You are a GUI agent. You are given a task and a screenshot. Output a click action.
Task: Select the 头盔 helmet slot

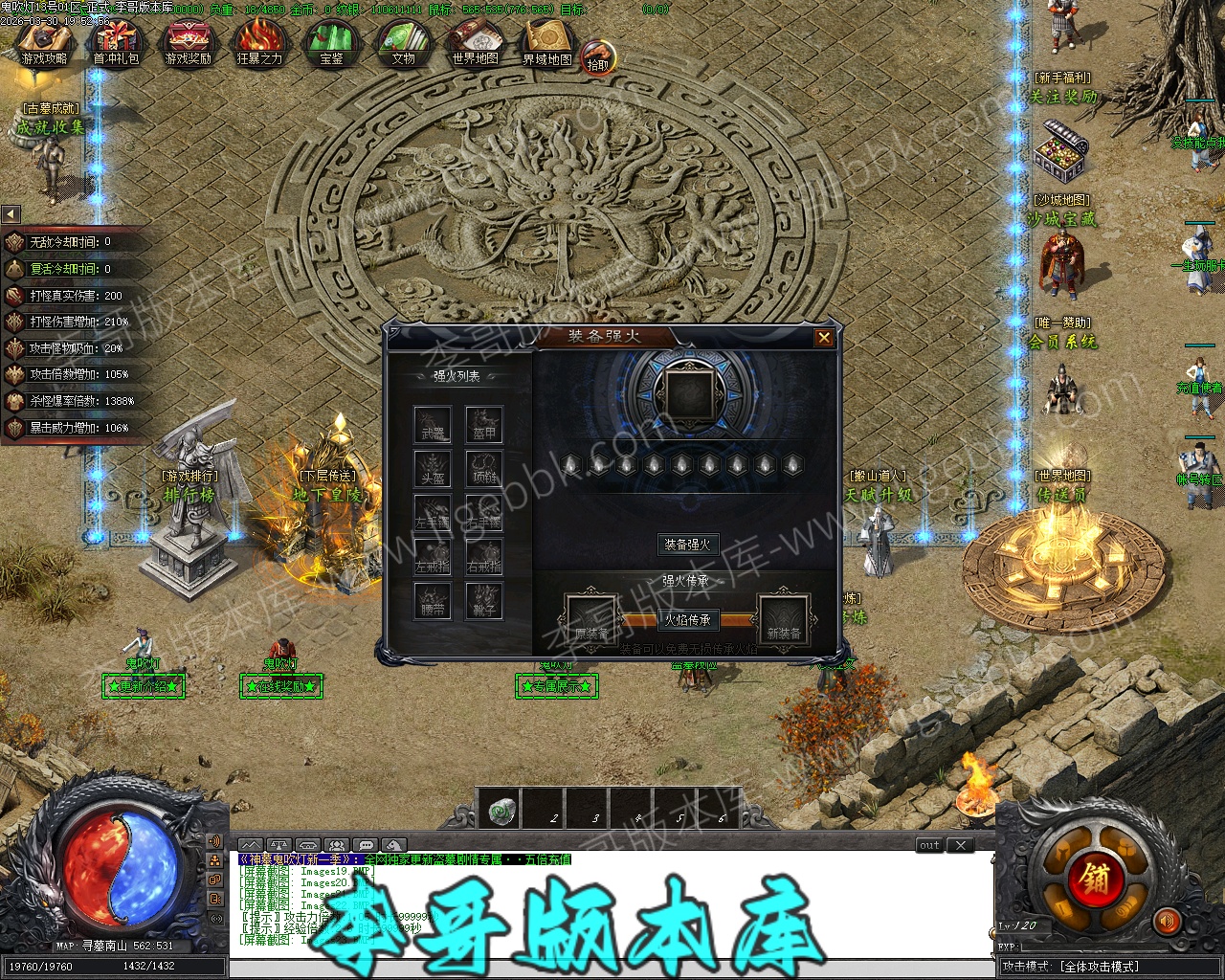point(433,469)
